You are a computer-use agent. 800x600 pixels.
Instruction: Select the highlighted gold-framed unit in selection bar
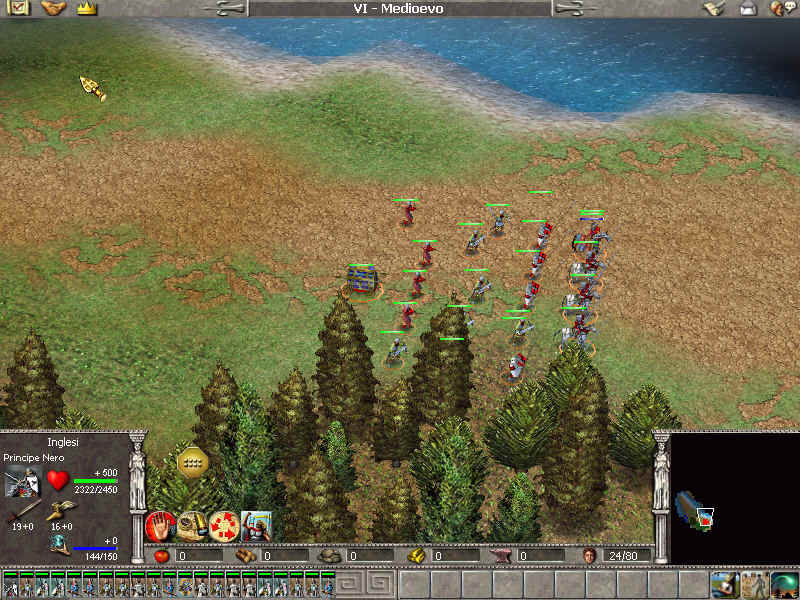point(186,584)
